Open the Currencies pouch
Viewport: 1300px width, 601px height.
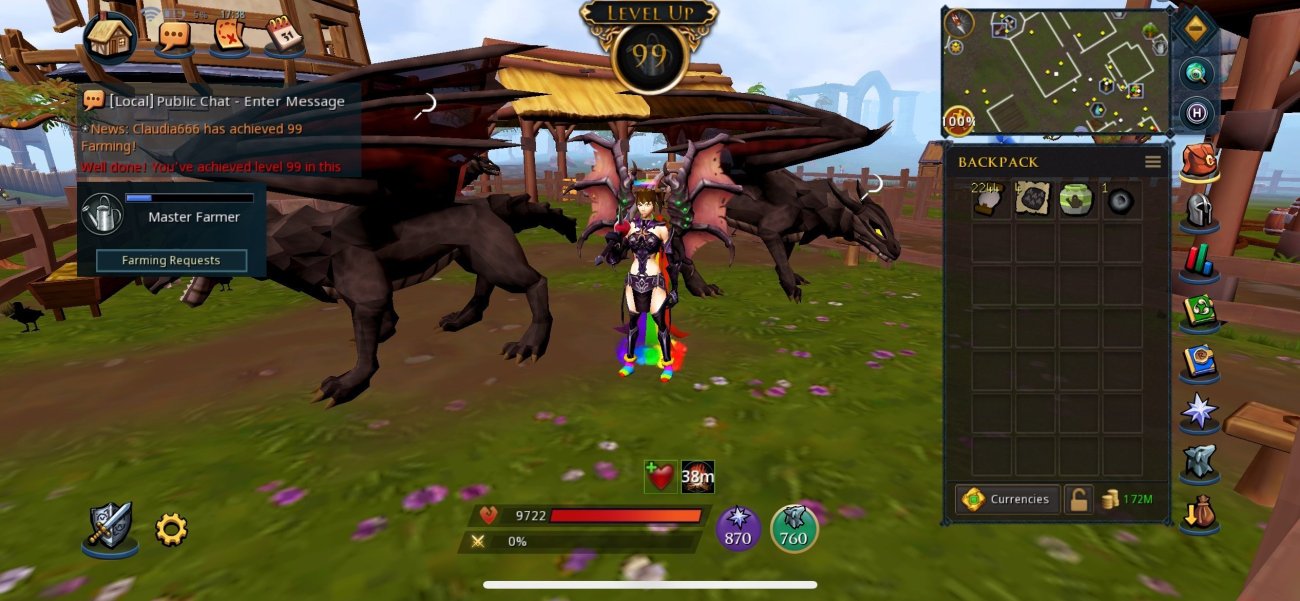[1007, 499]
